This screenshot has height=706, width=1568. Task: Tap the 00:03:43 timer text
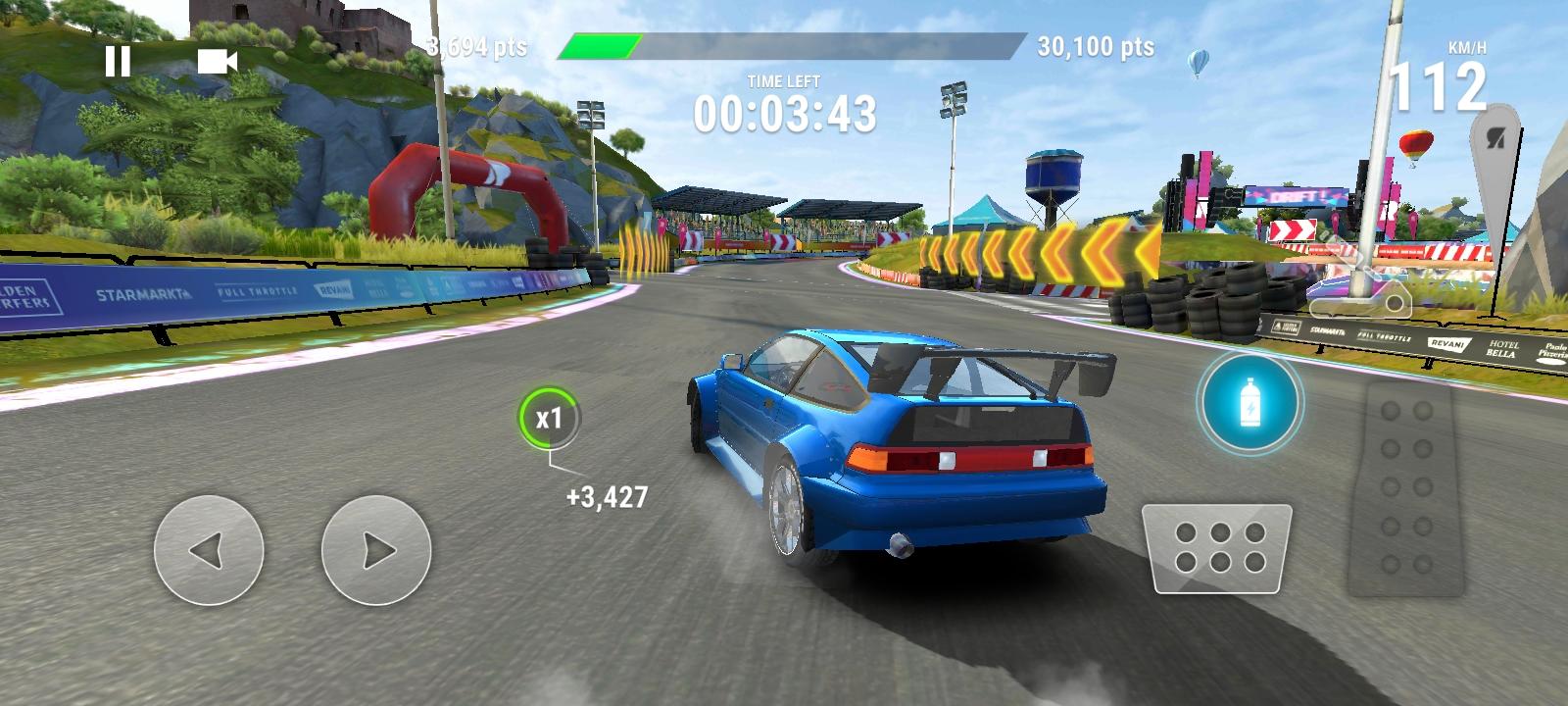point(786,116)
